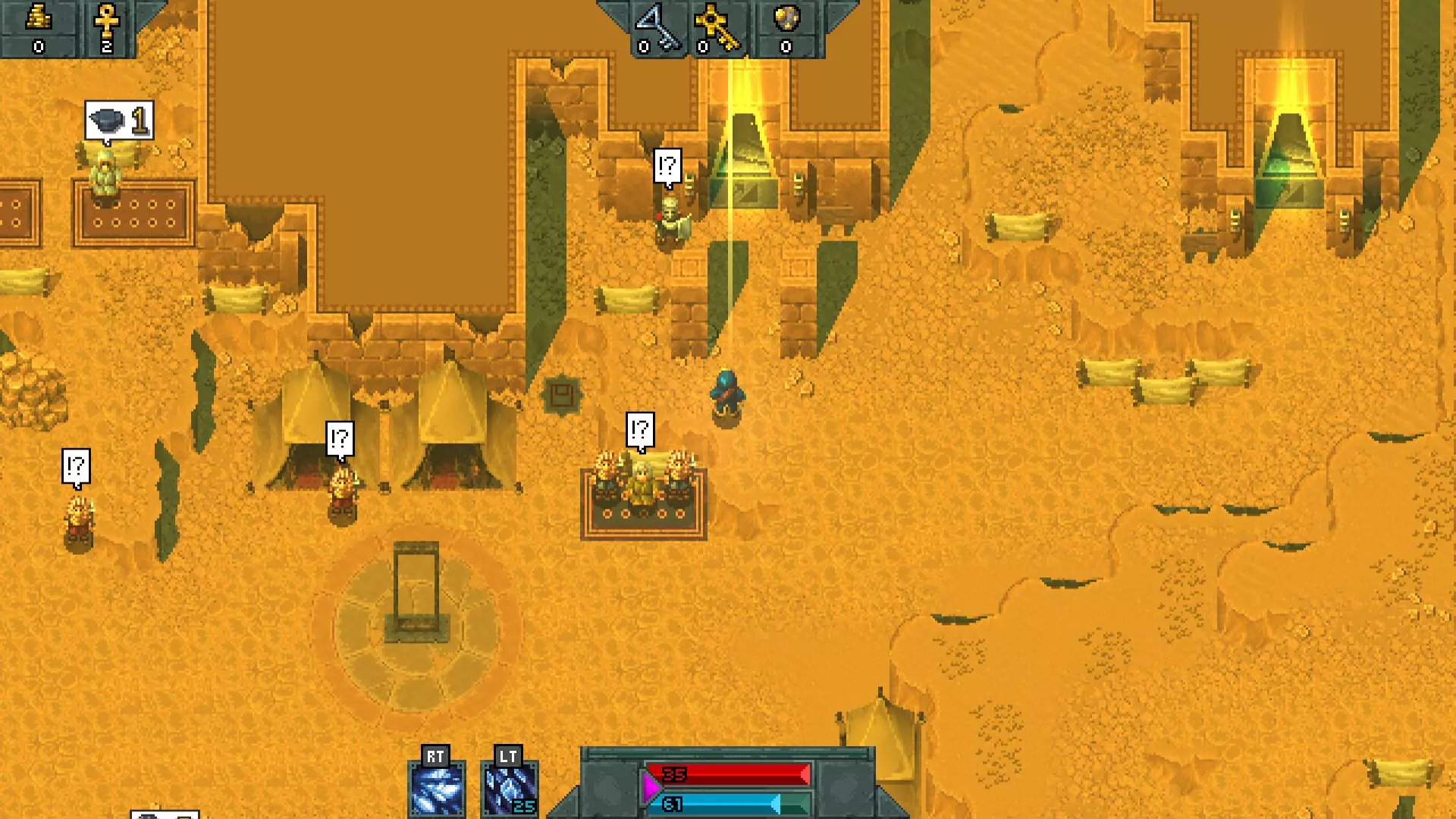The width and height of the screenshot is (1456, 819).
Task: Click the LT button label above the ability
Action: pyautogui.click(x=508, y=756)
